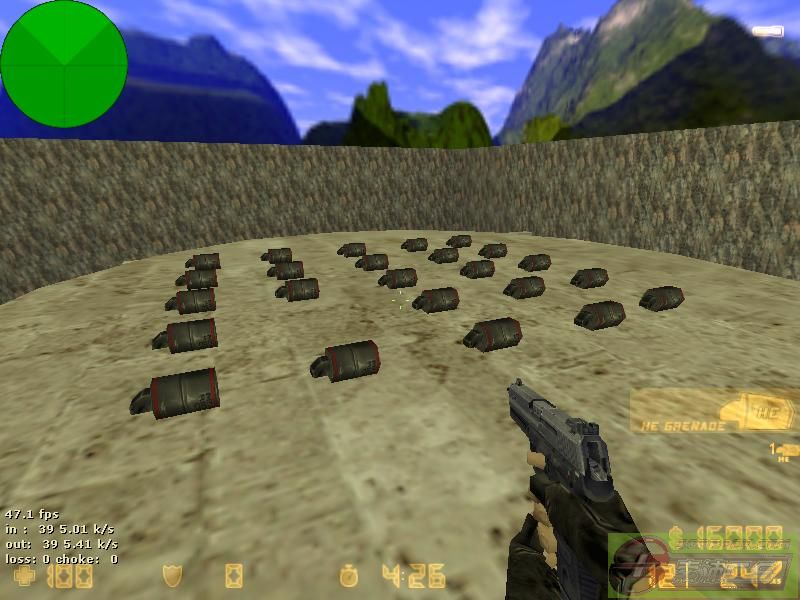800x600 pixels.
Task: Click the green circular radar
Action: pos(64,64)
